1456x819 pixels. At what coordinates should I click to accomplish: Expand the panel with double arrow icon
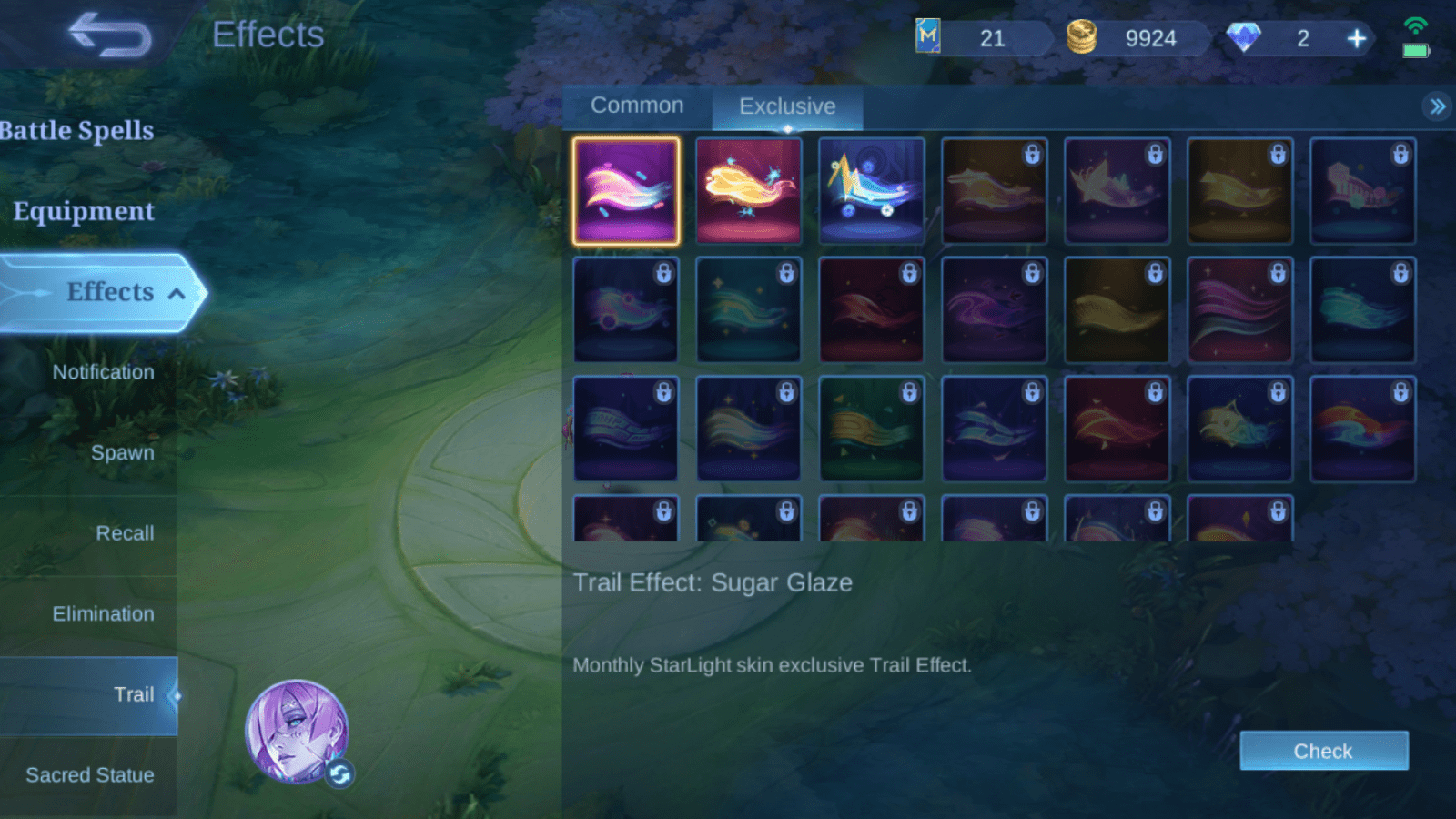[x=1437, y=106]
